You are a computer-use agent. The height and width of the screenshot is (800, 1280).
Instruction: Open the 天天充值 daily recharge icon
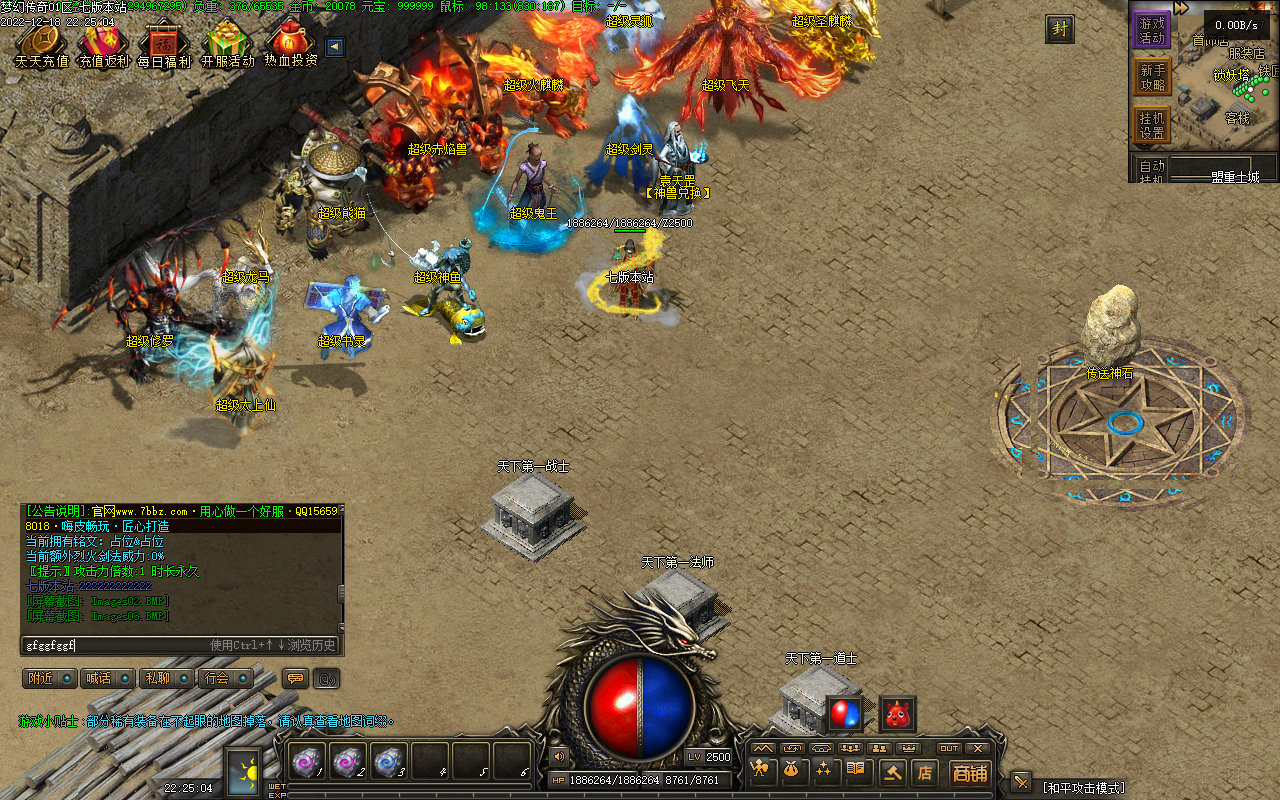click(x=41, y=46)
